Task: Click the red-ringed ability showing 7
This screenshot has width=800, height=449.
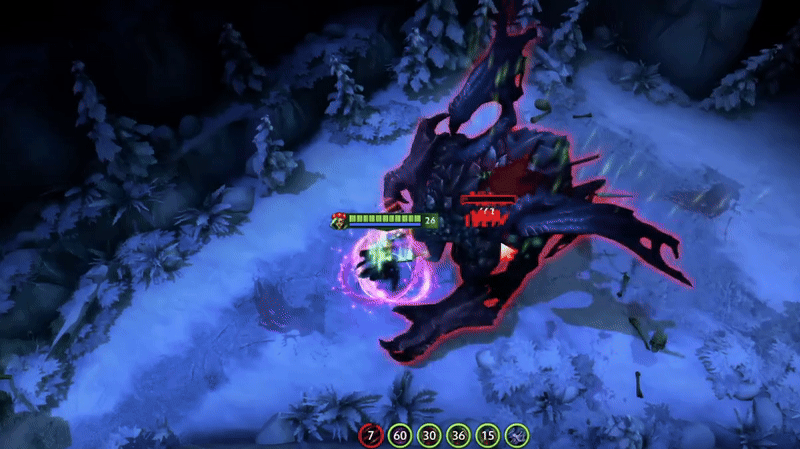Action: [371, 435]
